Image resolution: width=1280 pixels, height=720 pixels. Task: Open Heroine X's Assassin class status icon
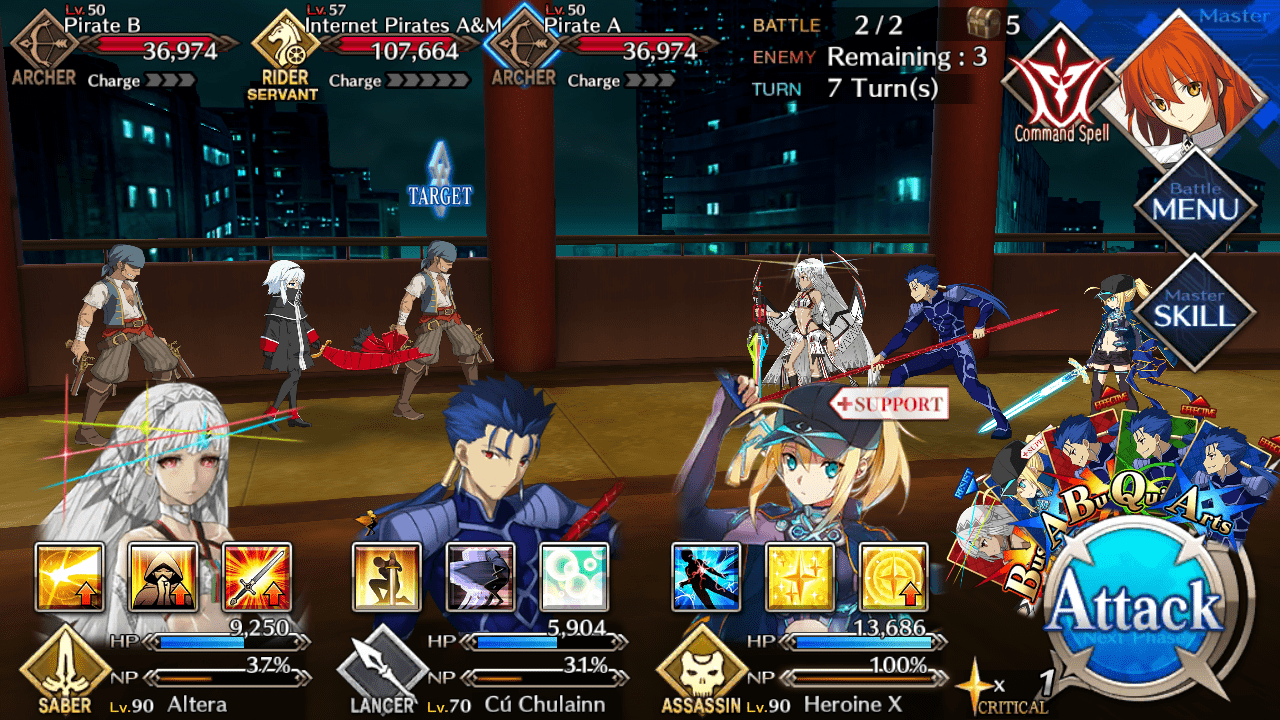tap(702, 672)
